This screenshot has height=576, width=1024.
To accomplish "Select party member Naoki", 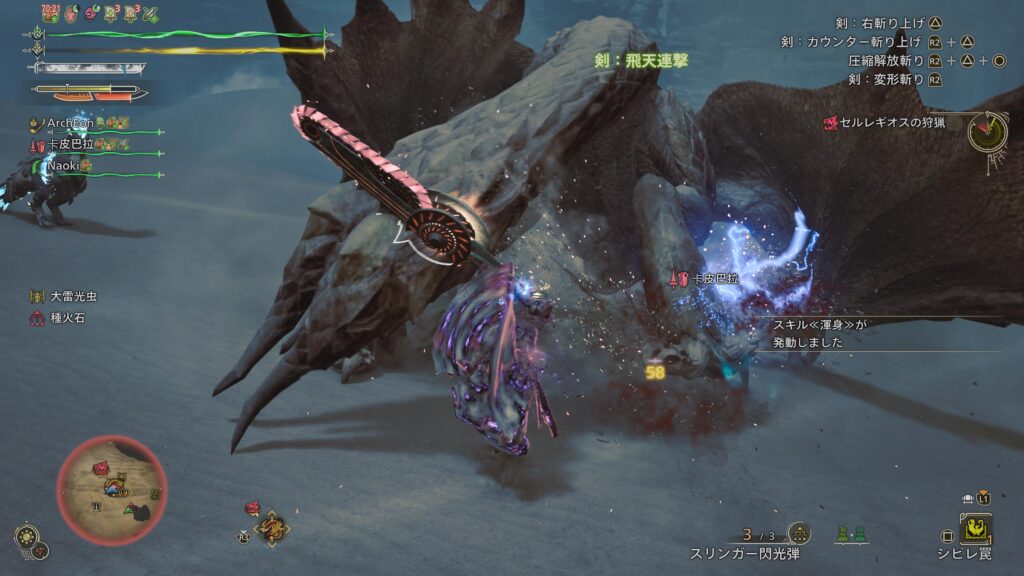I will click(x=65, y=166).
